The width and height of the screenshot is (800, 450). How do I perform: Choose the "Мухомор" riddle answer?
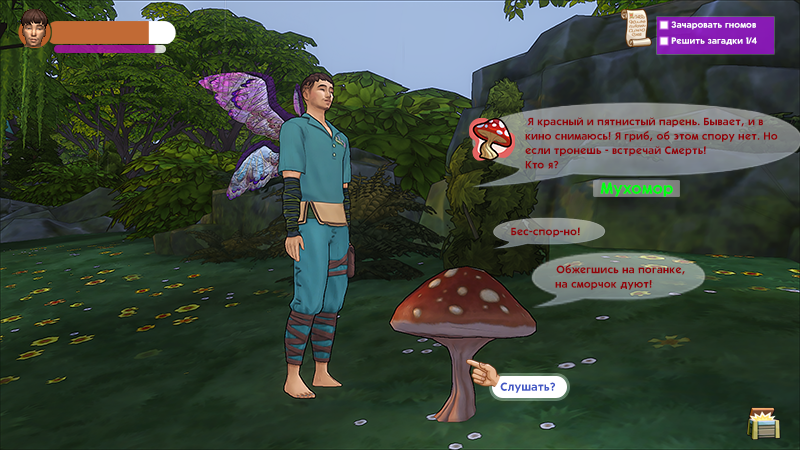[636, 188]
